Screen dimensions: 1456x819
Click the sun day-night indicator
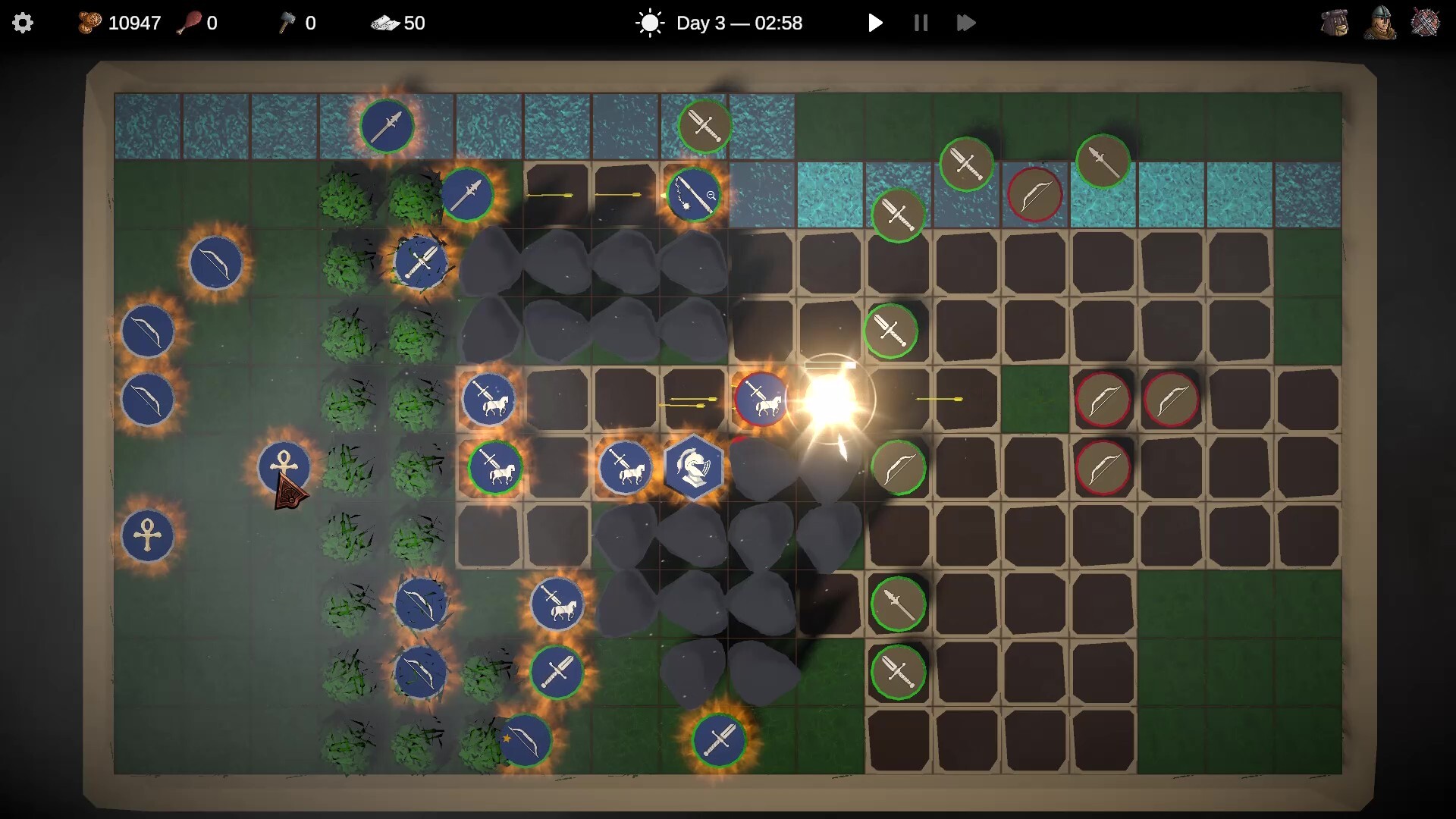(x=650, y=23)
